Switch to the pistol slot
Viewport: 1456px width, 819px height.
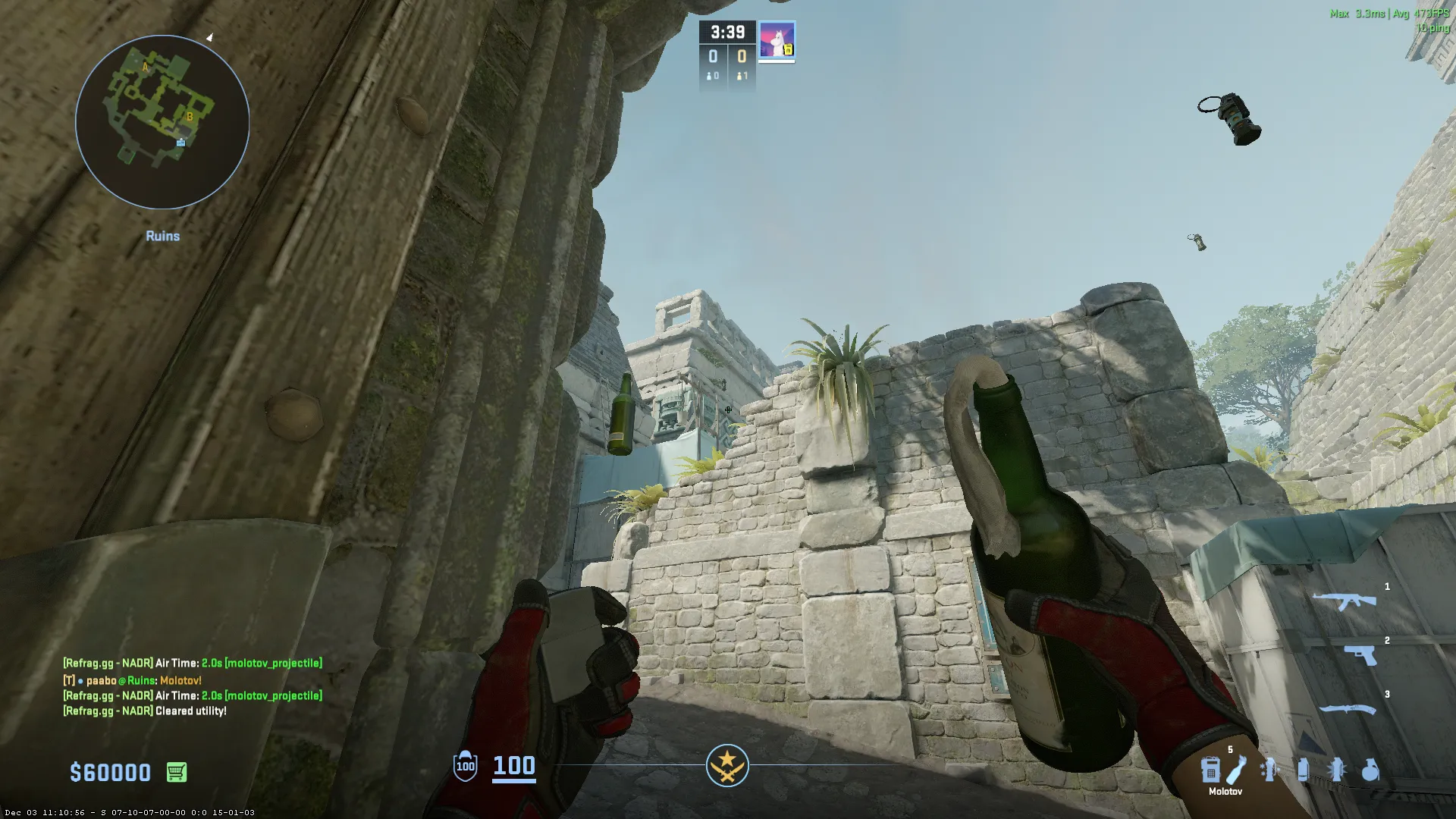(1360, 654)
